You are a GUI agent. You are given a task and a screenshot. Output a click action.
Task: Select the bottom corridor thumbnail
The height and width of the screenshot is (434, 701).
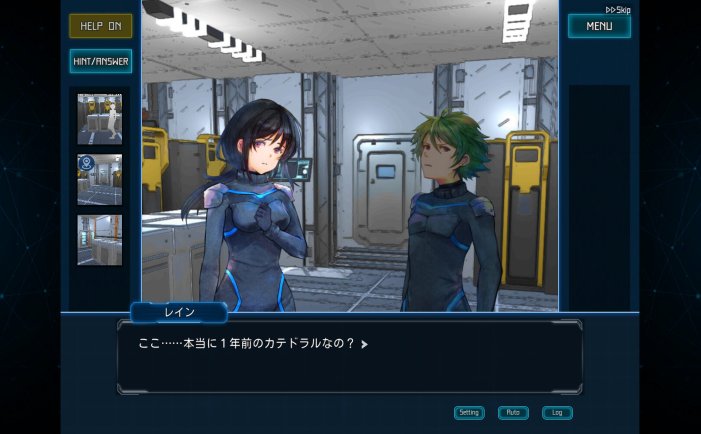pyautogui.click(x=100, y=240)
